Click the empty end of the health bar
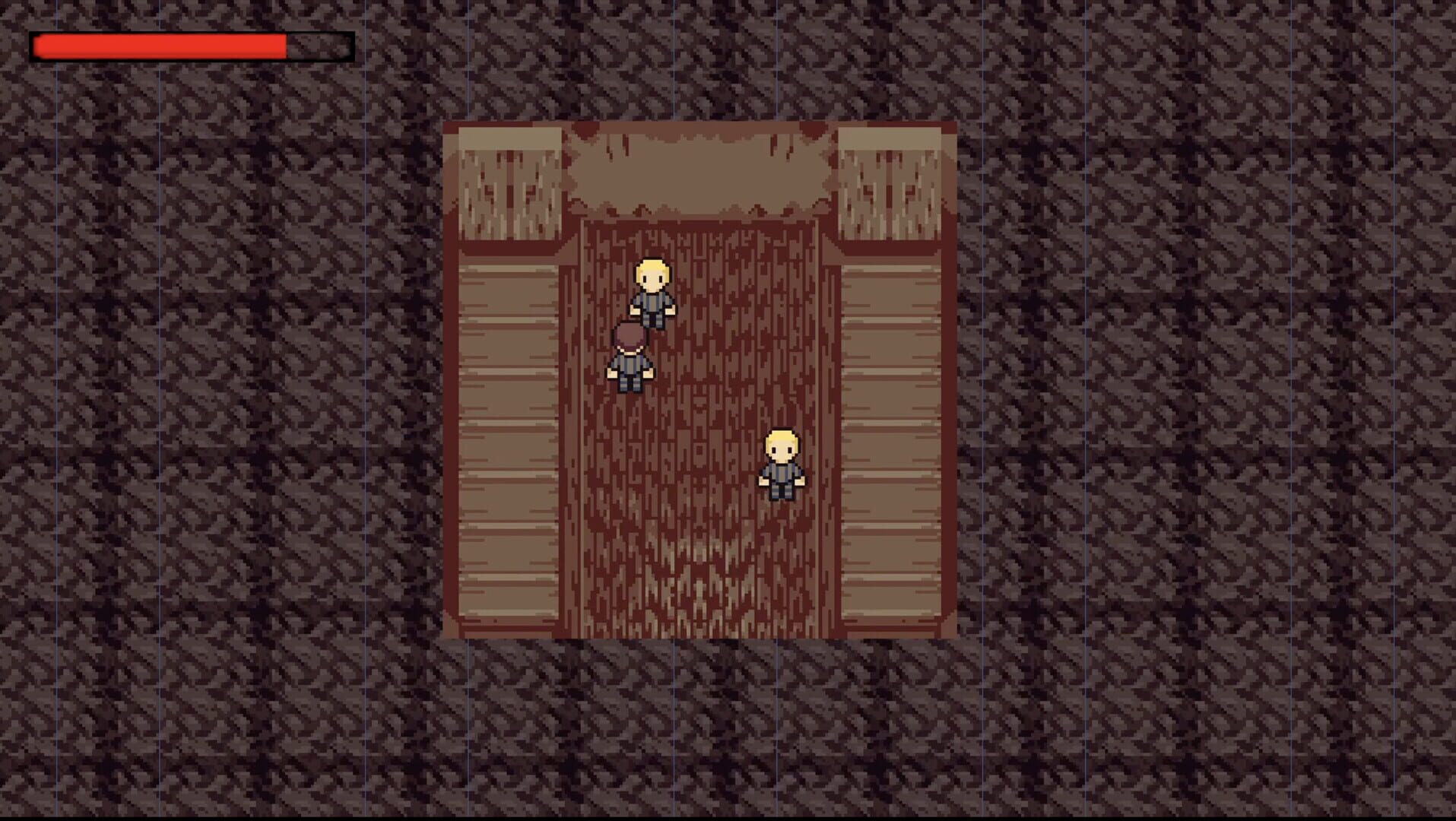This screenshot has height=821, width=1456. point(319,46)
